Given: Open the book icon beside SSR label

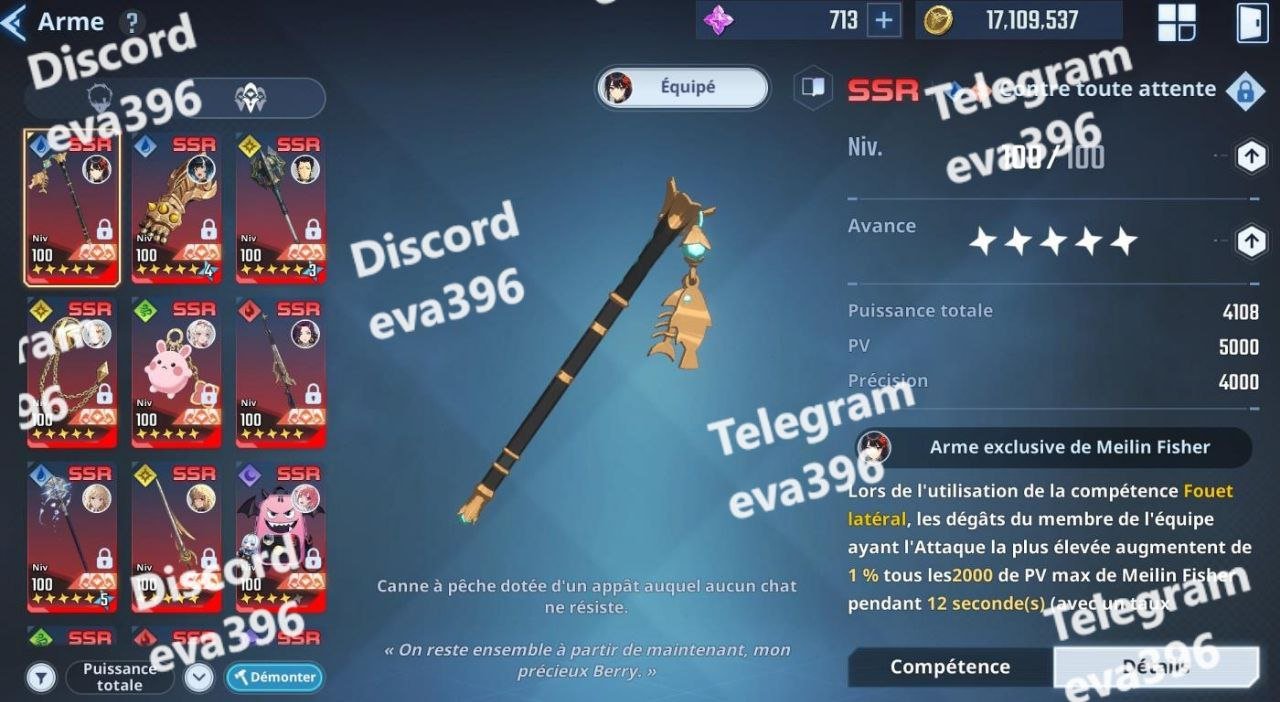Looking at the screenshot, I should 813,88.
